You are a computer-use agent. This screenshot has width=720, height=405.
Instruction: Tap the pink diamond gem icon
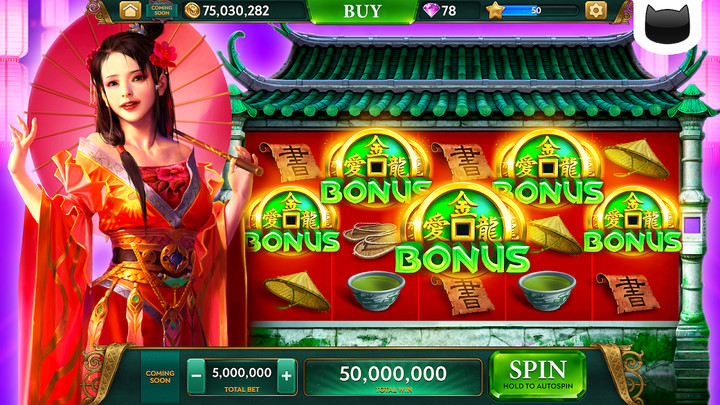(x=430, y=11)
